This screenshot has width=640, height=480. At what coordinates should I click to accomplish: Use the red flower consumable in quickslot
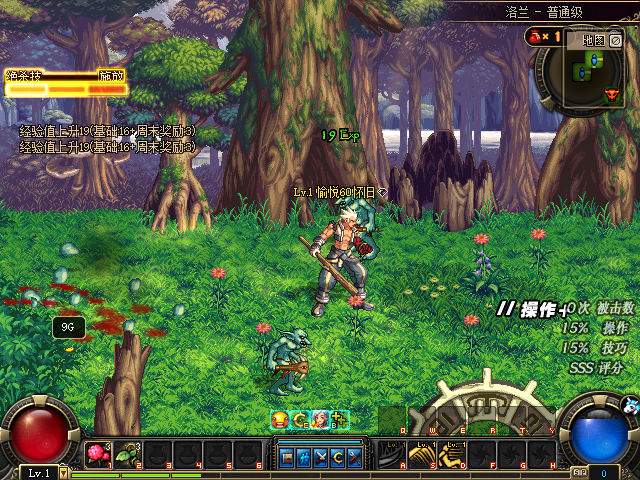click(98, 455)
